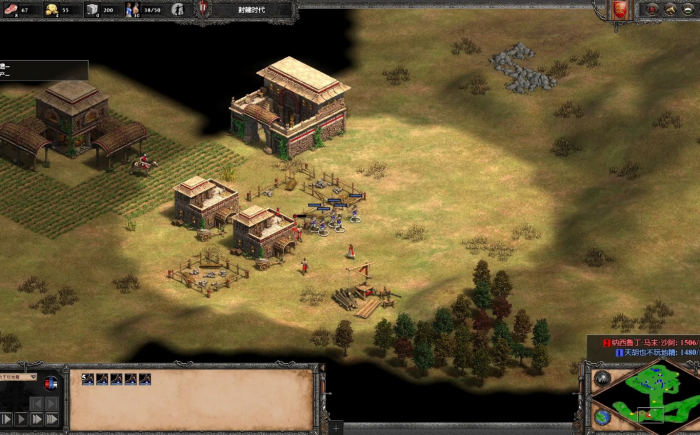Toggle the globe minimap mode button
This screenshot has width=700, height=435.
(x=602, y=416)
